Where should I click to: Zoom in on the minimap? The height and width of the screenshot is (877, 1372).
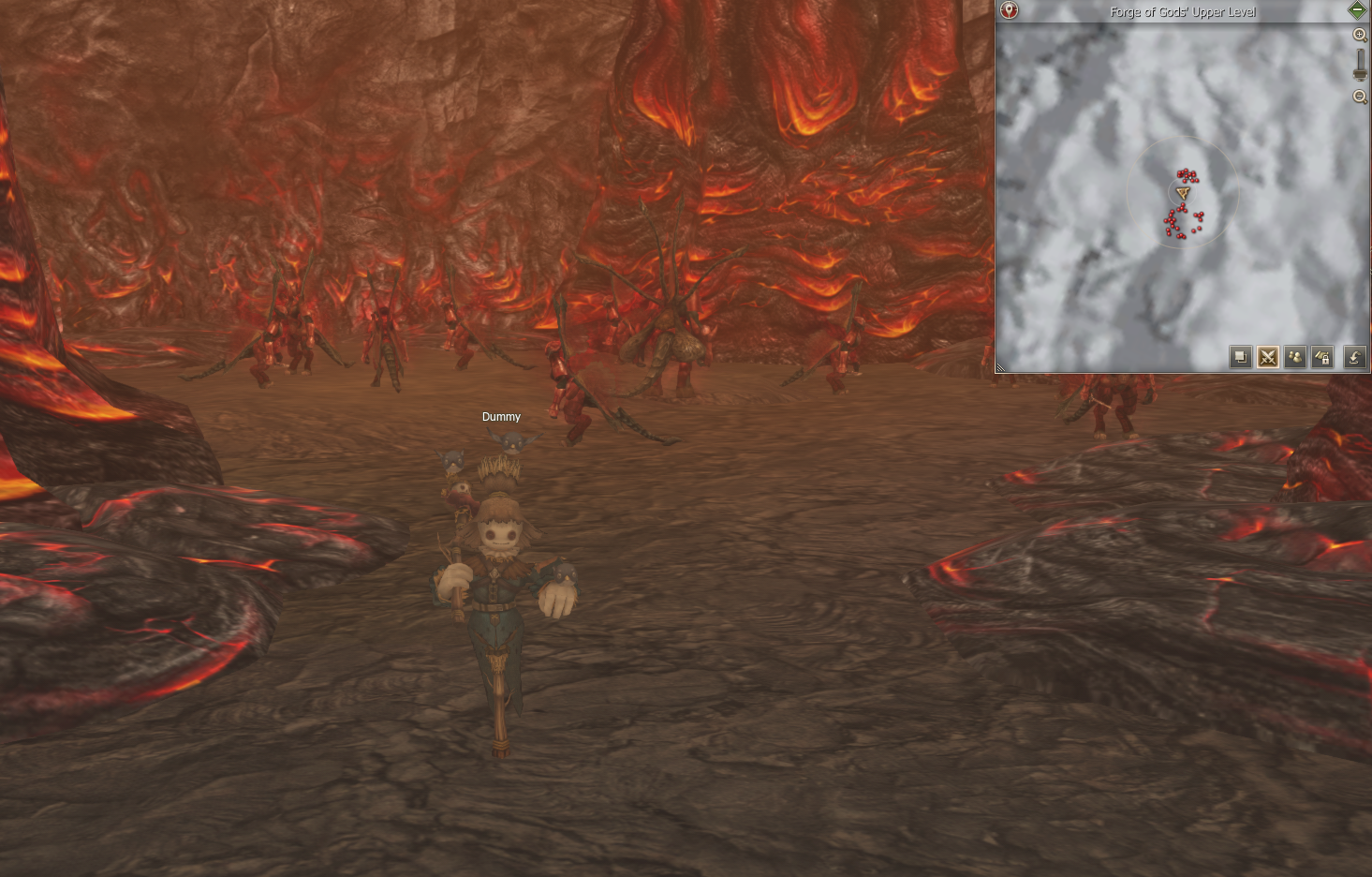coord(1360,35)
